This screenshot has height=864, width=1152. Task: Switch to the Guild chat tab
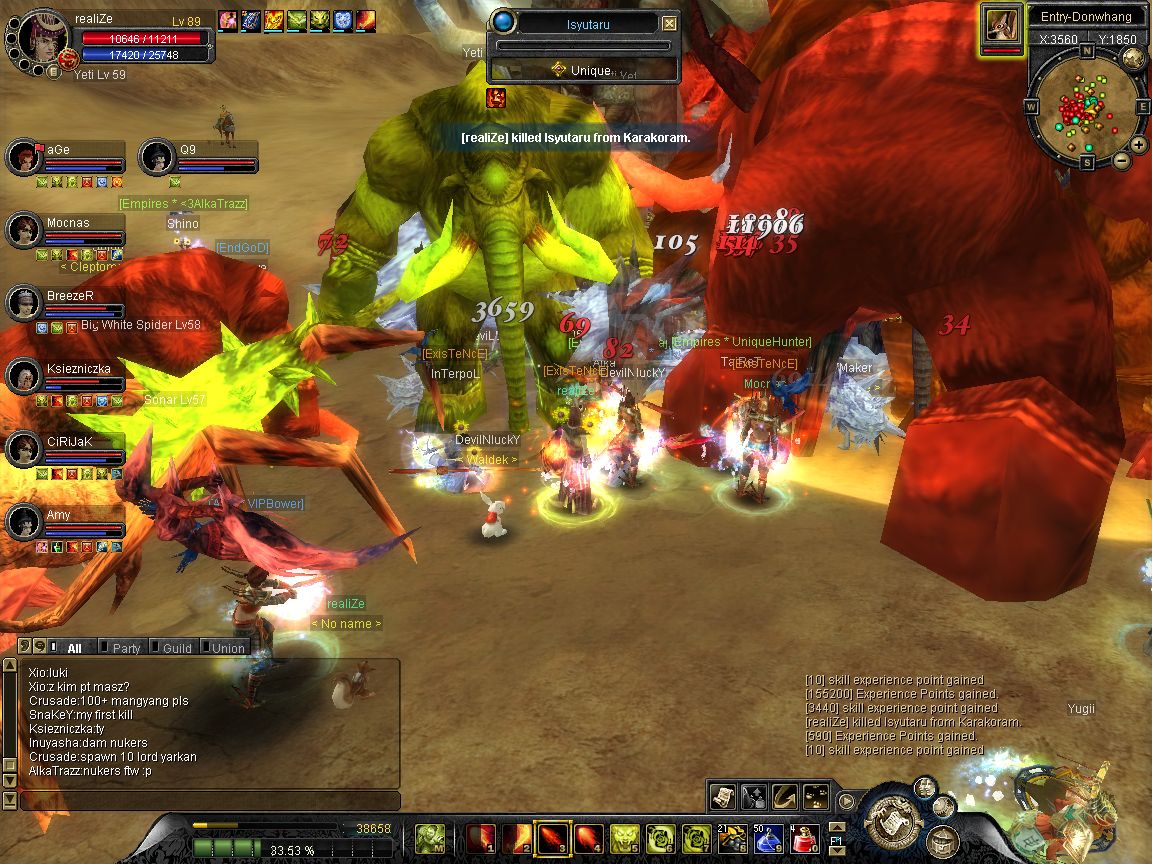tap(177, 648)
